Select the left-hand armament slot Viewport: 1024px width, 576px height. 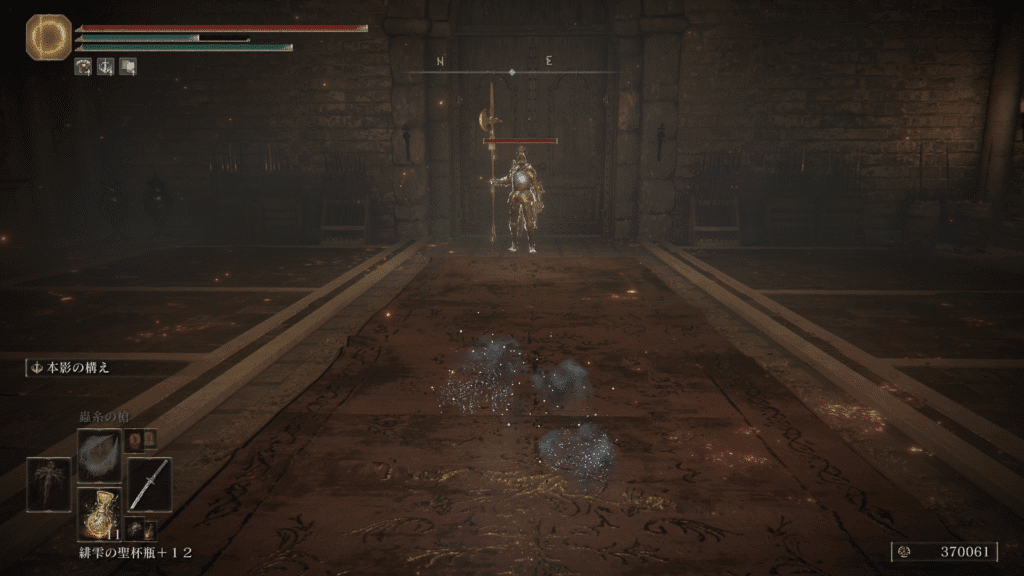[x=48, y=484]
